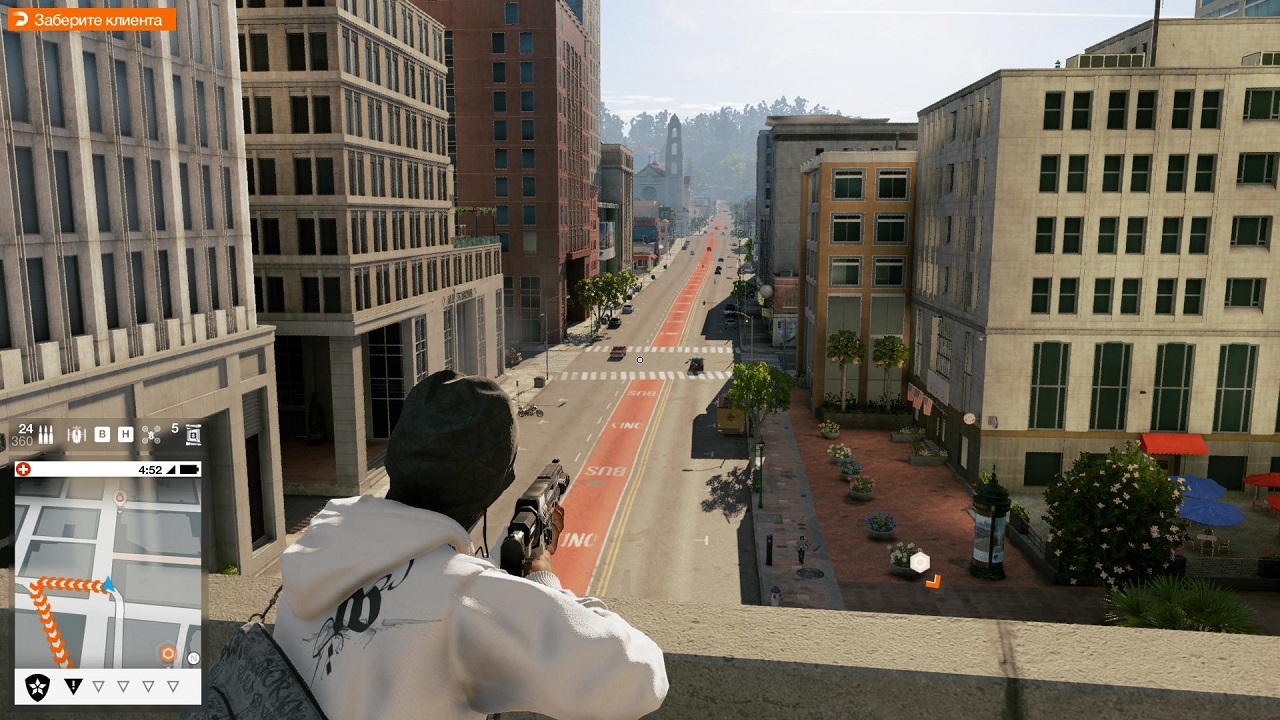
Task: Open the smartphone minimap
Action: (108, 572)
